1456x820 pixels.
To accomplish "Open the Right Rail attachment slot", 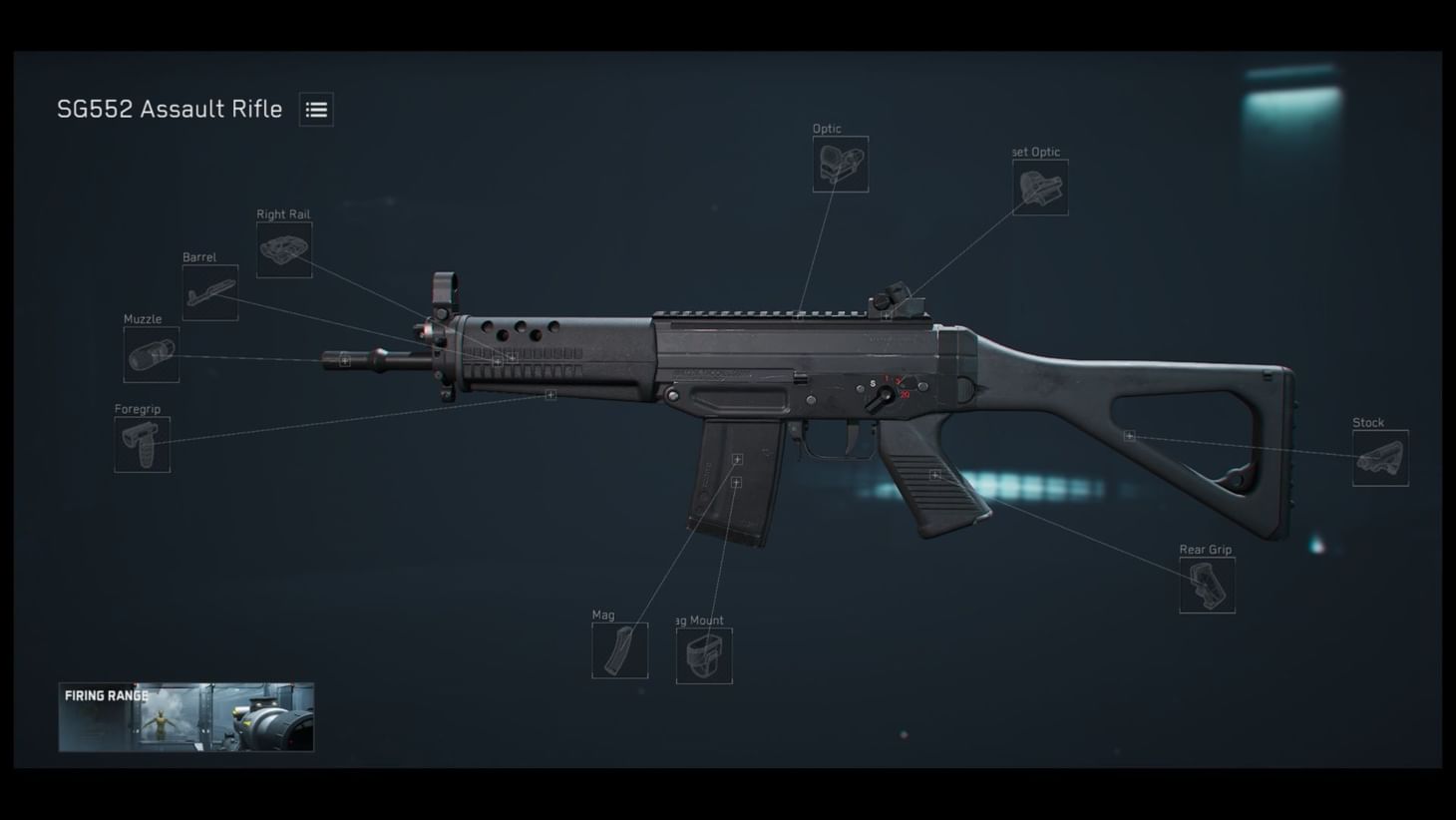I will pos(284,250).
